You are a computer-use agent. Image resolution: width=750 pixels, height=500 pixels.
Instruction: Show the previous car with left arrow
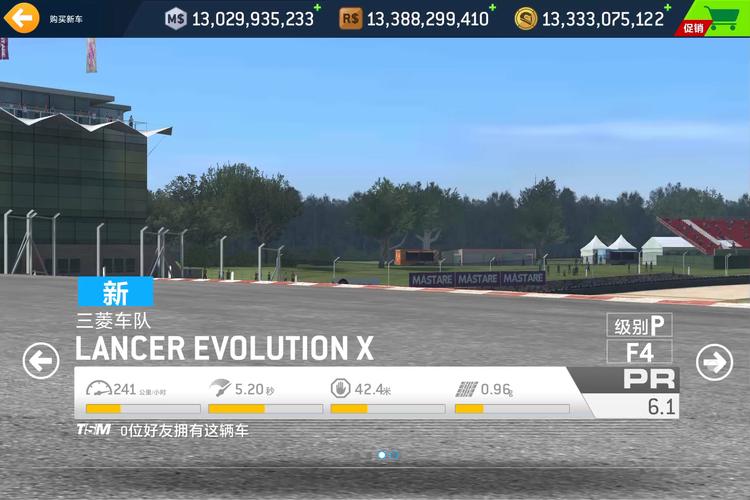41,360
